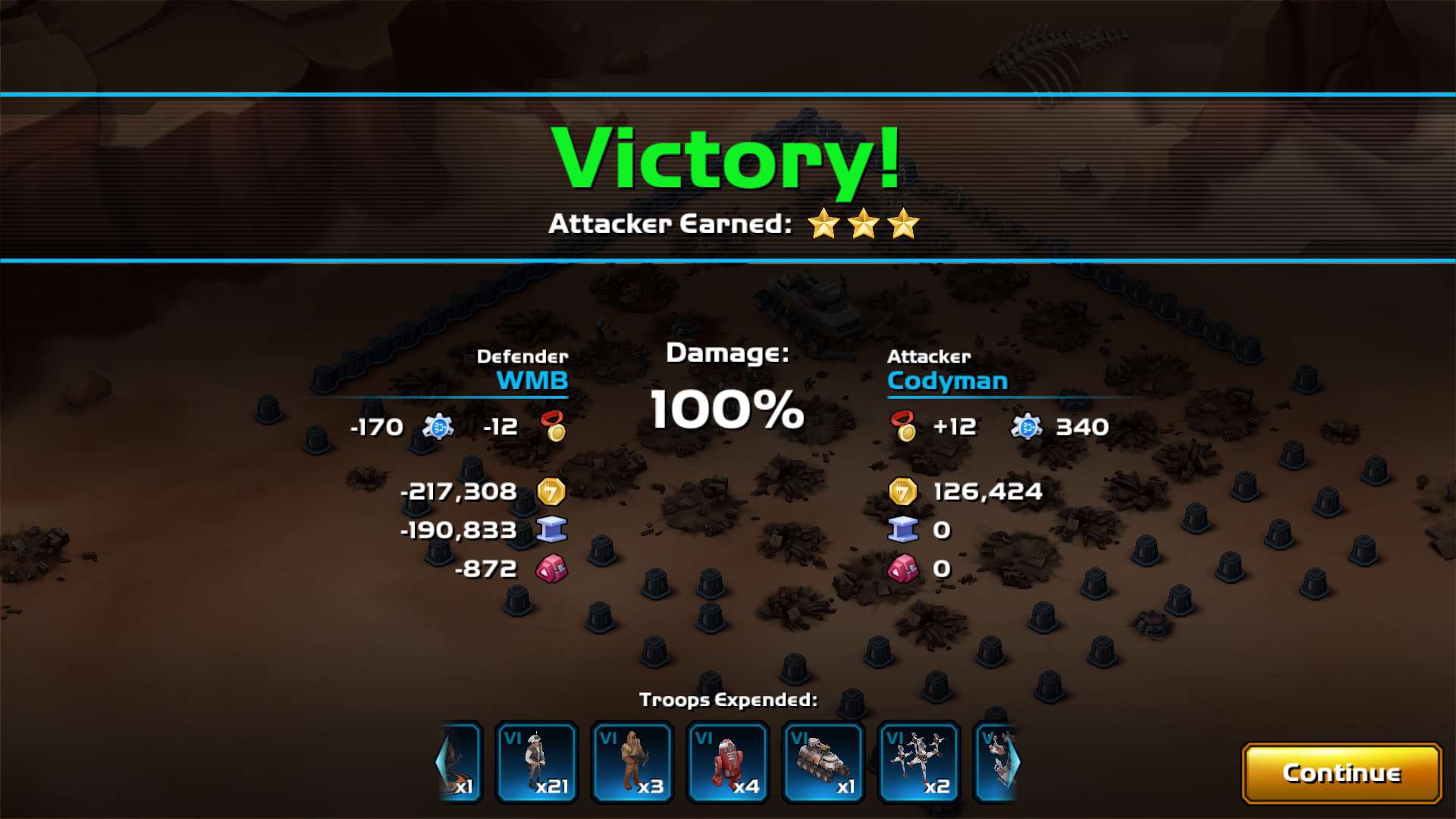This screenshot has height=819, width=1456.
Task: Show previous troops with left arrow
Action: [442, 761]
